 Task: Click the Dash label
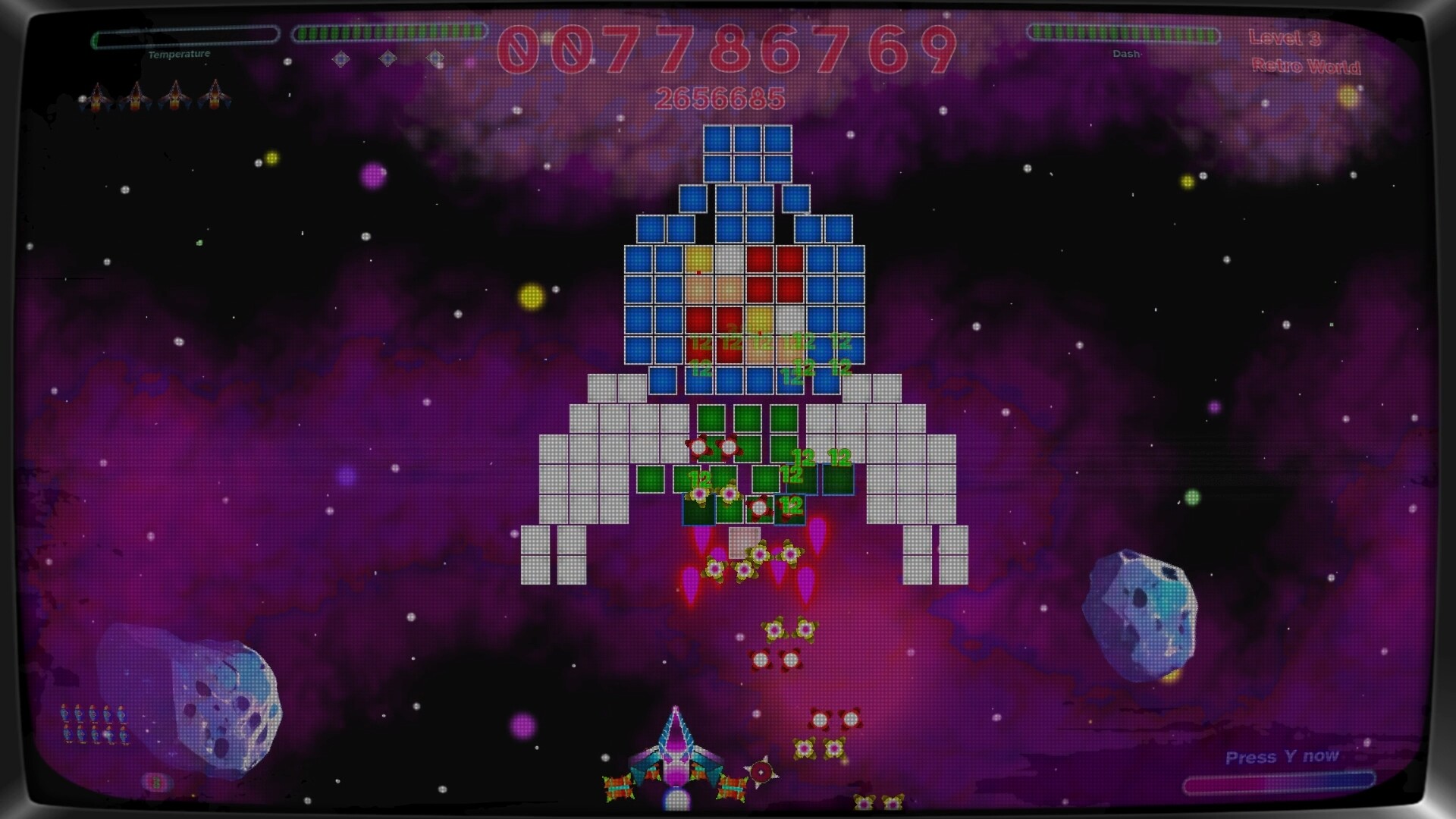(x=1128, y=53)
